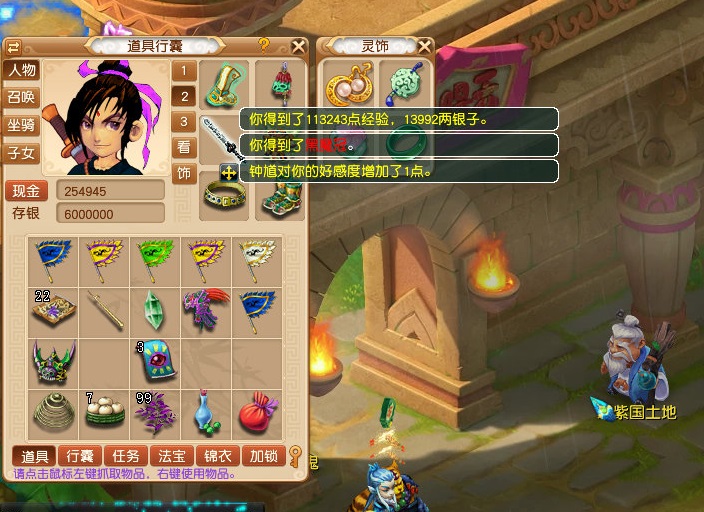Select the stack of 99 purple herbs
Viewport: 704px width, 512px height.
coord(154,411)
